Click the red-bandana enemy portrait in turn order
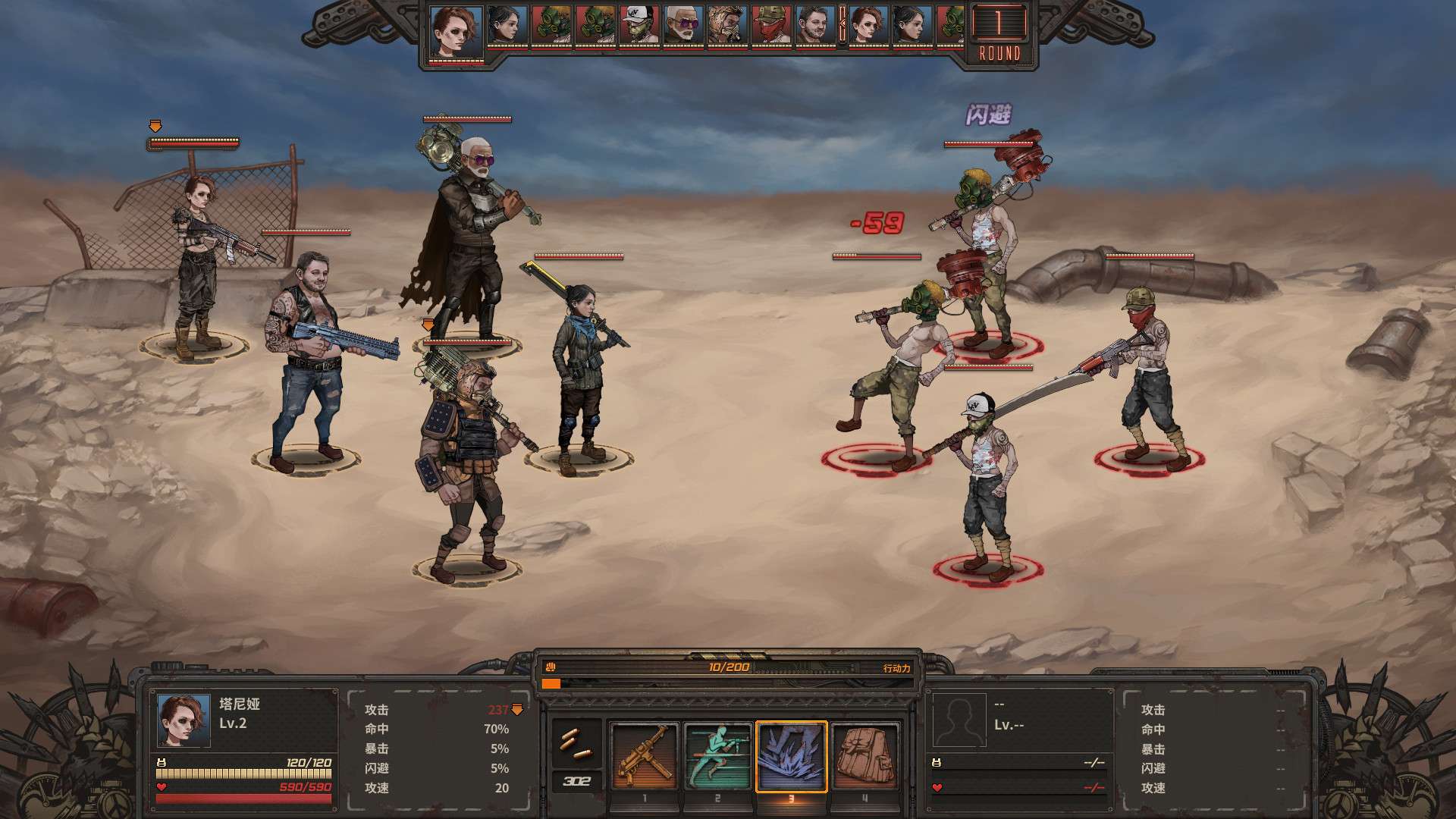 click(x=771, y=26)
